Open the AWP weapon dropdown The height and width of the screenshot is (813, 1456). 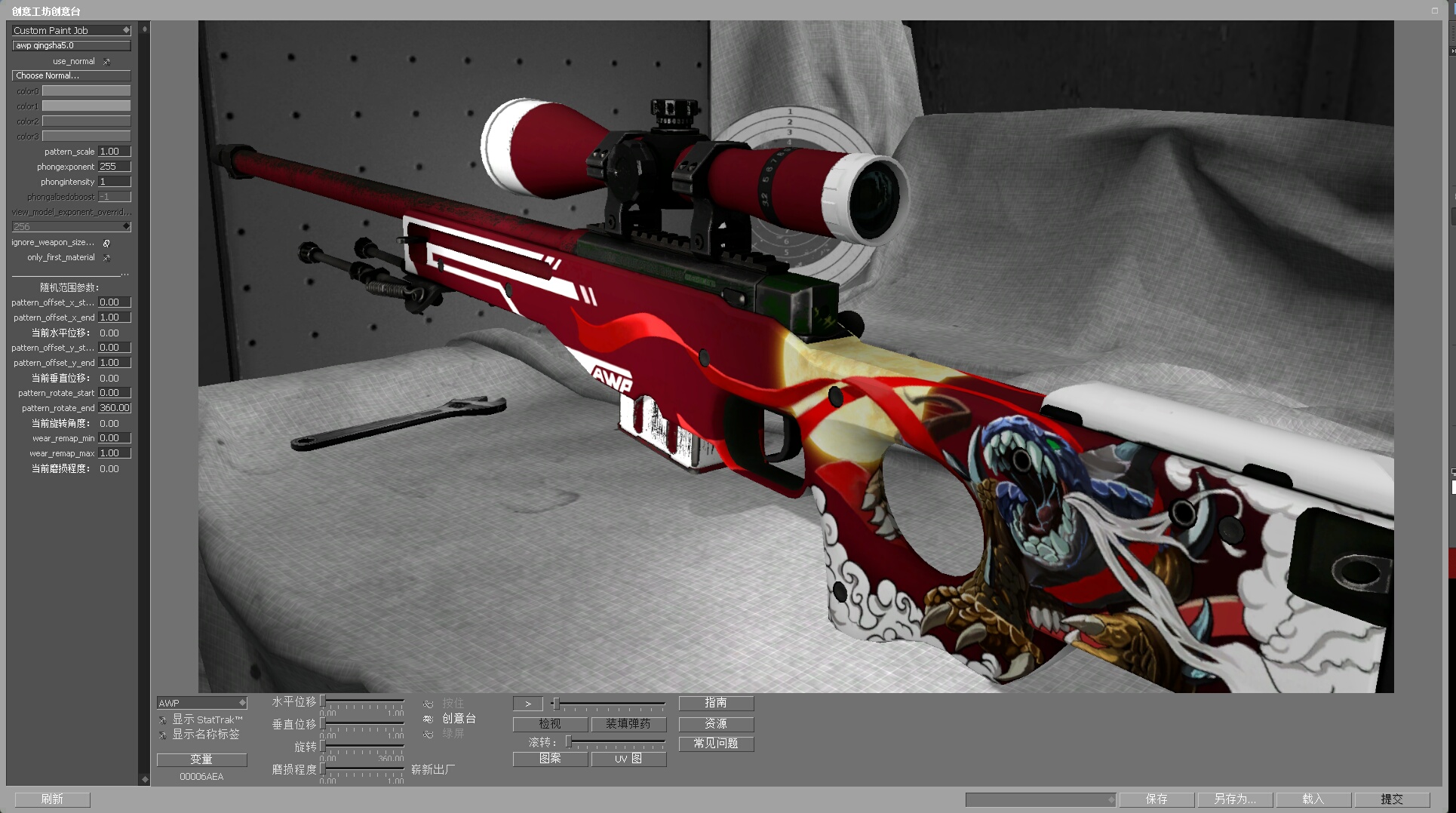coord(201,703)
